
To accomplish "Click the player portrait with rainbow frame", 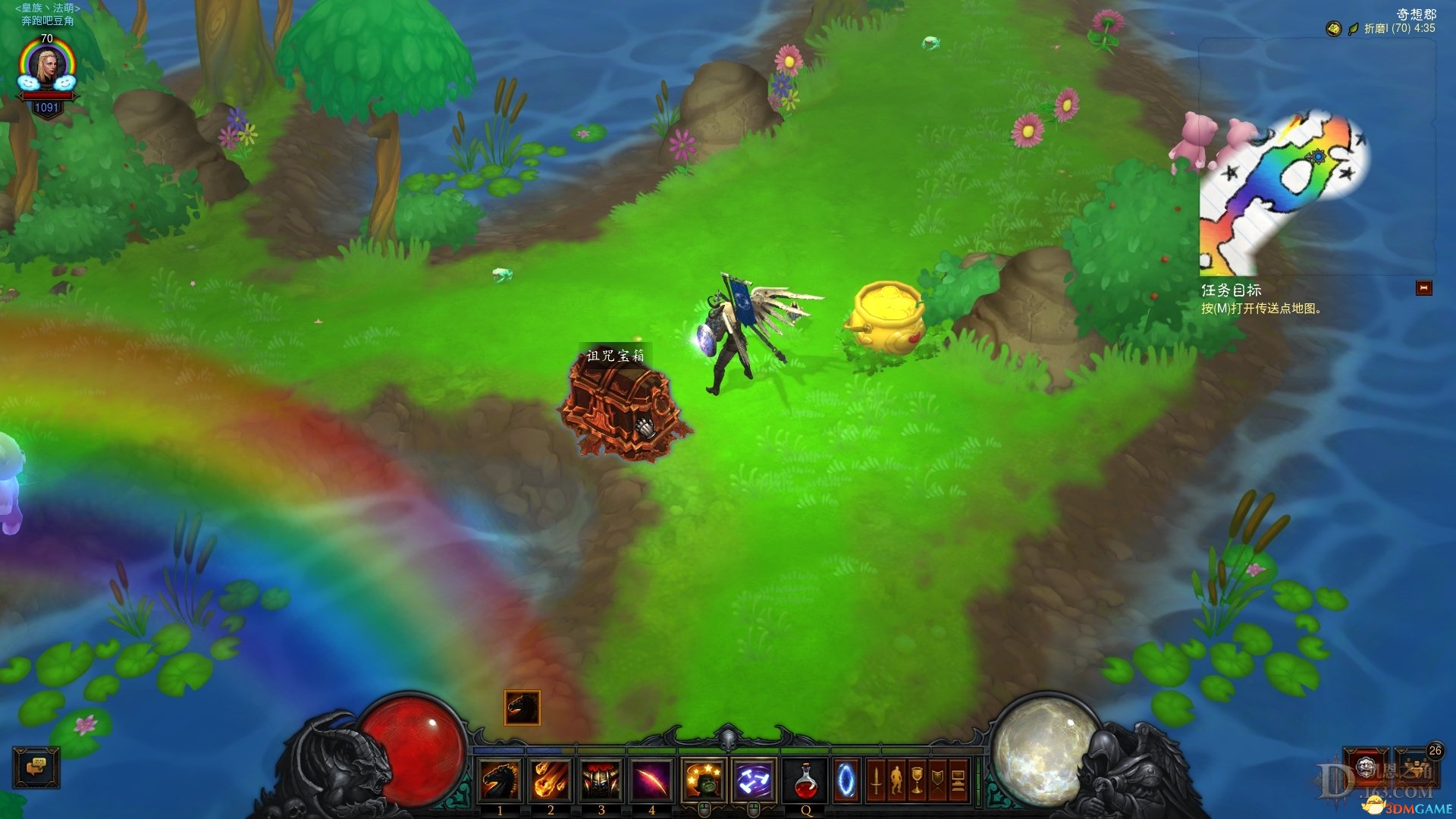I will click(x=47, y=69).
